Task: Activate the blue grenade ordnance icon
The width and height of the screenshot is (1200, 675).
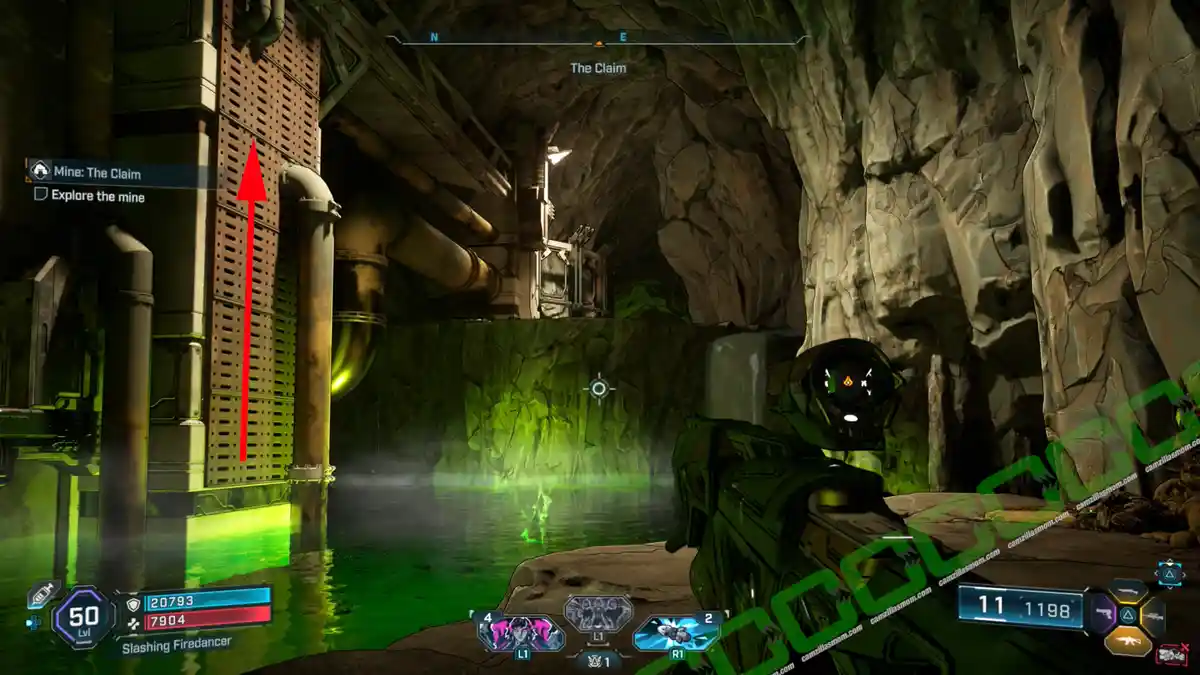Action: click(675, 633)
